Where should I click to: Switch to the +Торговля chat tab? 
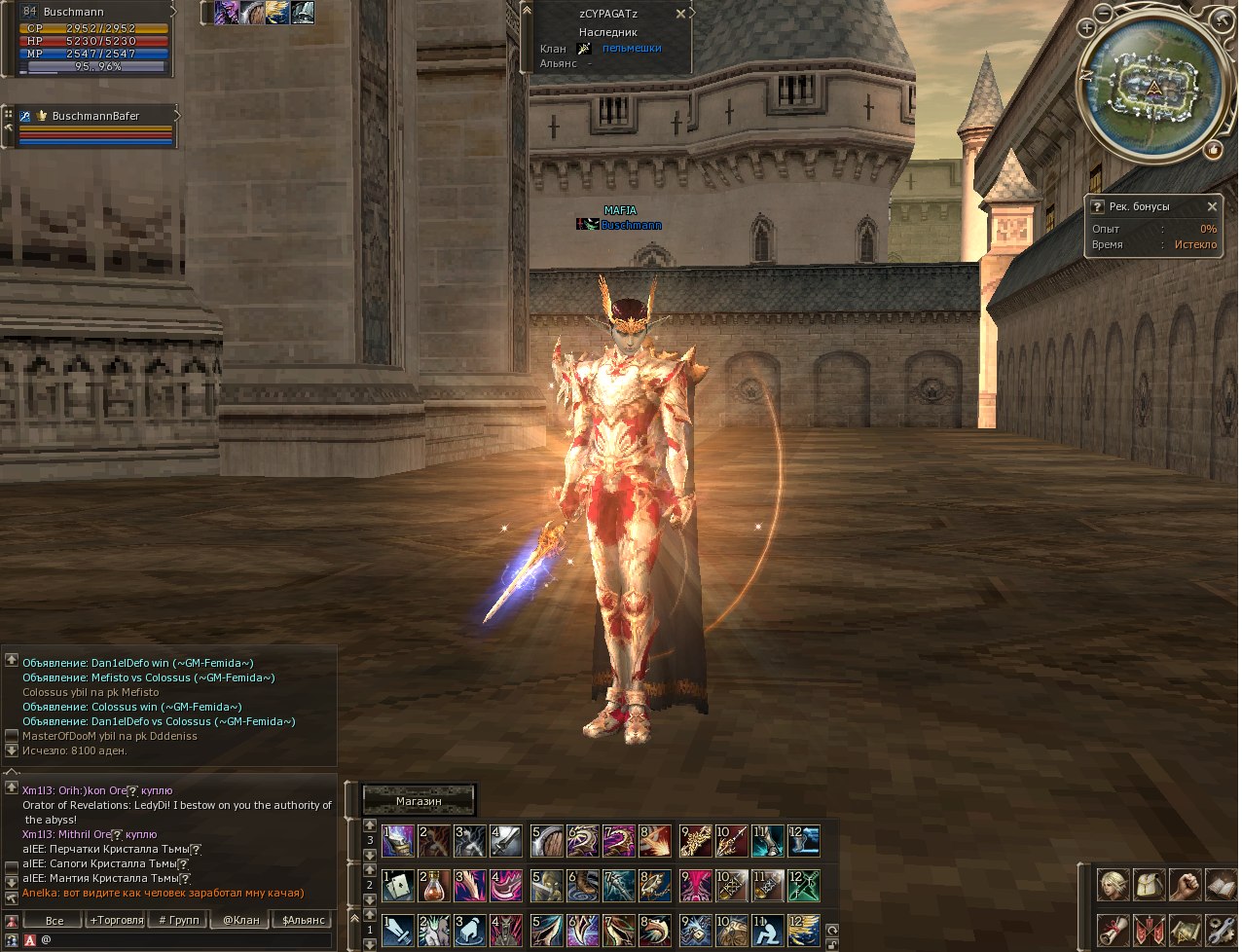click(117, 920)
